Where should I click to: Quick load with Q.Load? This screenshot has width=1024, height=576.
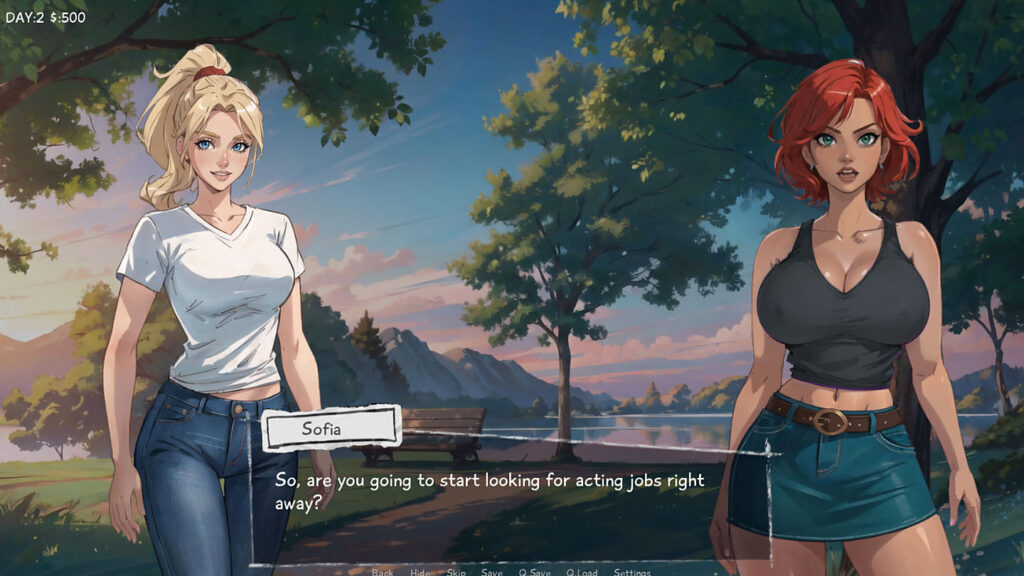(x=582, y=572)
